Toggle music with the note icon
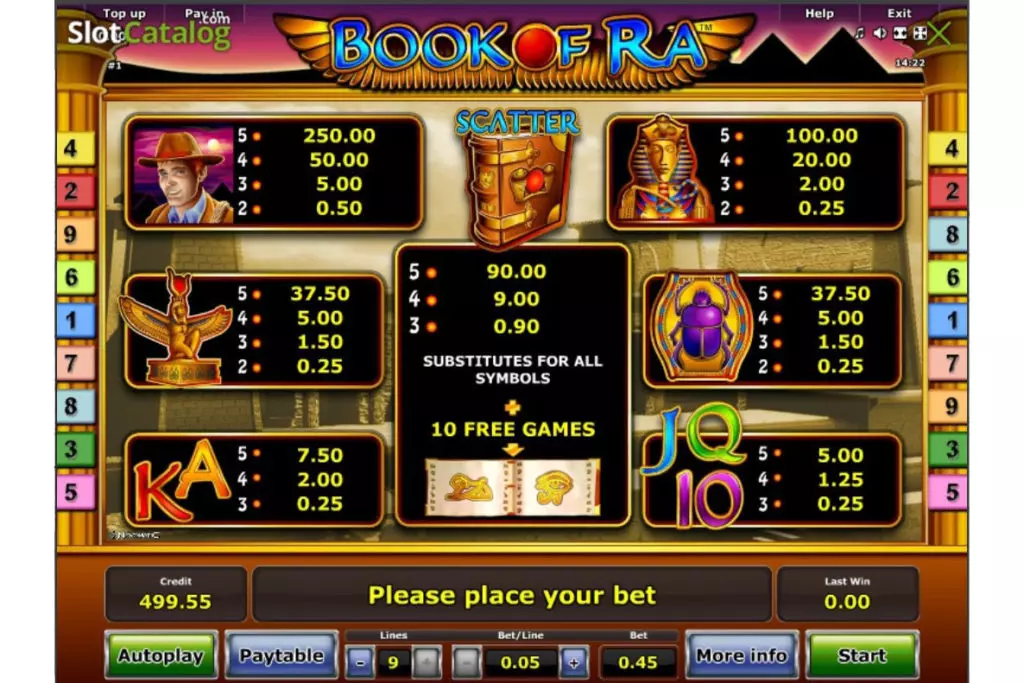This screenshot has width=1024, height=683. [x=859, y=33]
